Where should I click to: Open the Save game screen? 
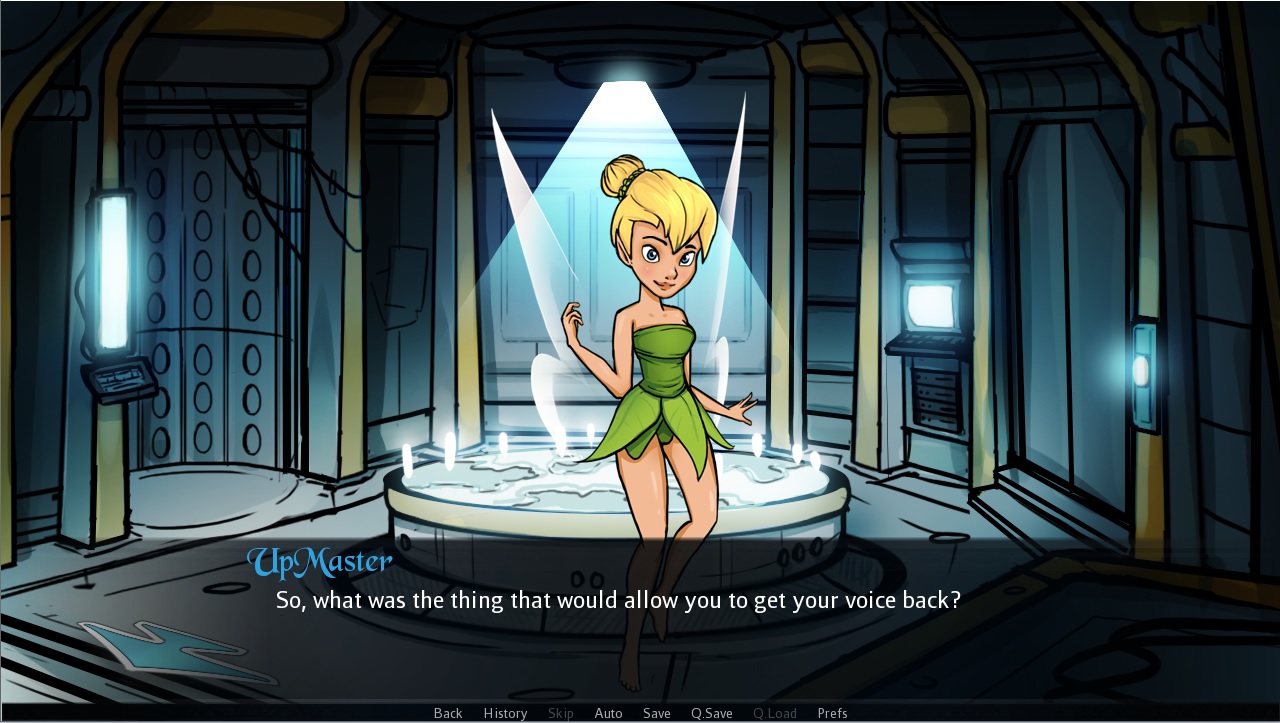pos(656,713)
